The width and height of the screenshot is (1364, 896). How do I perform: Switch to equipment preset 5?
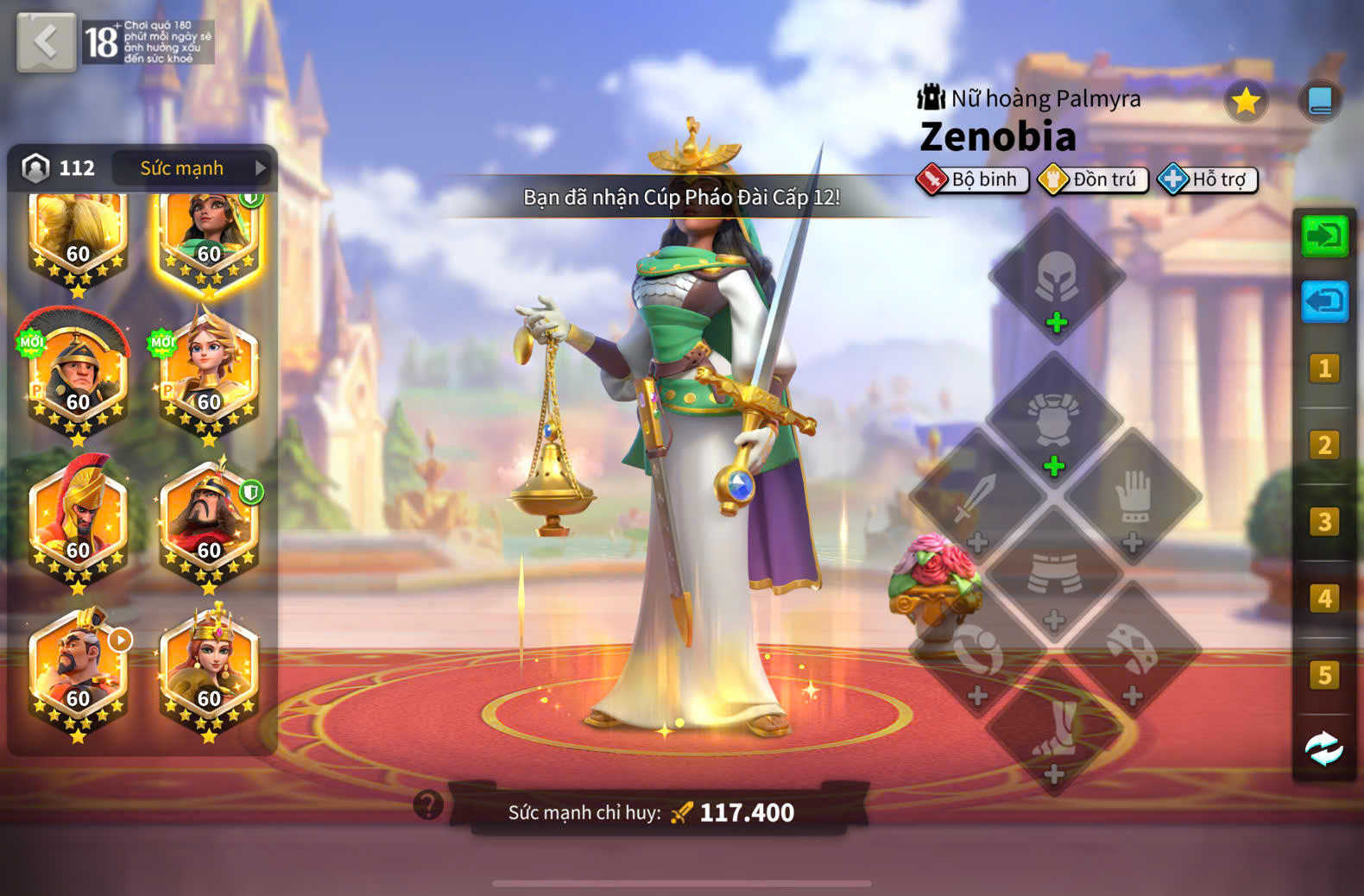[x=1324, y=675]
